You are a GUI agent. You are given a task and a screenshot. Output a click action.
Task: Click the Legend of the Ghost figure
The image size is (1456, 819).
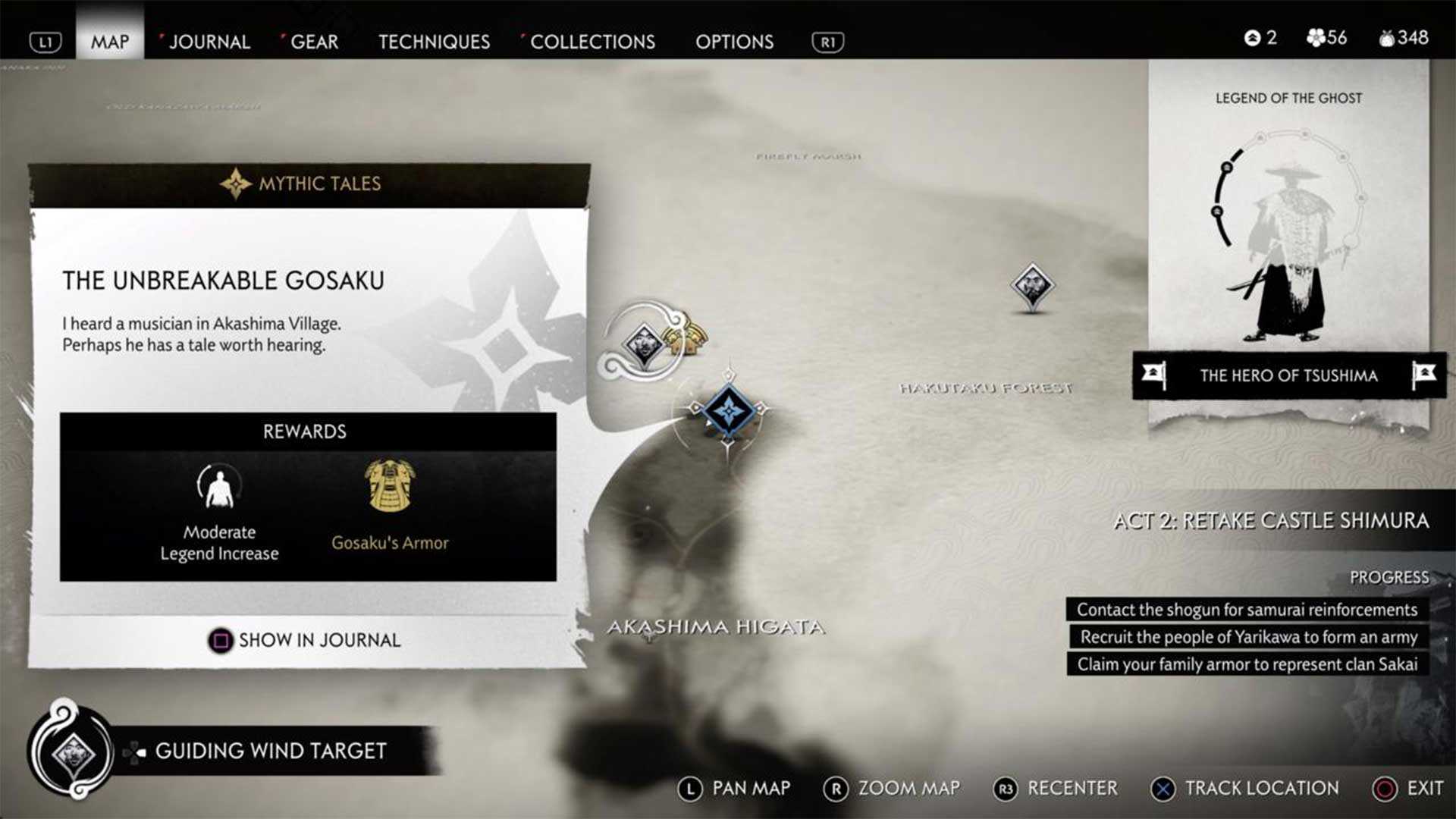(x=1287, y=250)
